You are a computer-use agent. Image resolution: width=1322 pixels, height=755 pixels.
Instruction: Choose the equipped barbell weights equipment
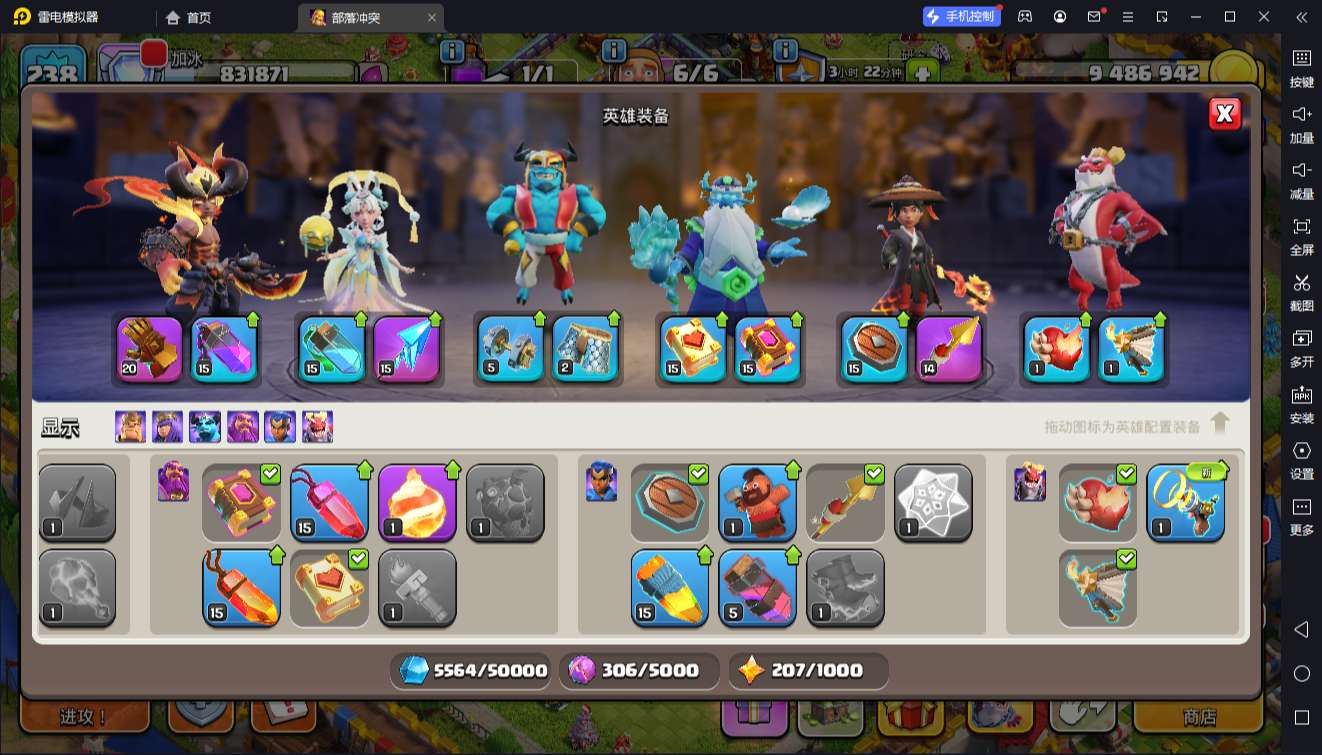(x=510, y=349)
